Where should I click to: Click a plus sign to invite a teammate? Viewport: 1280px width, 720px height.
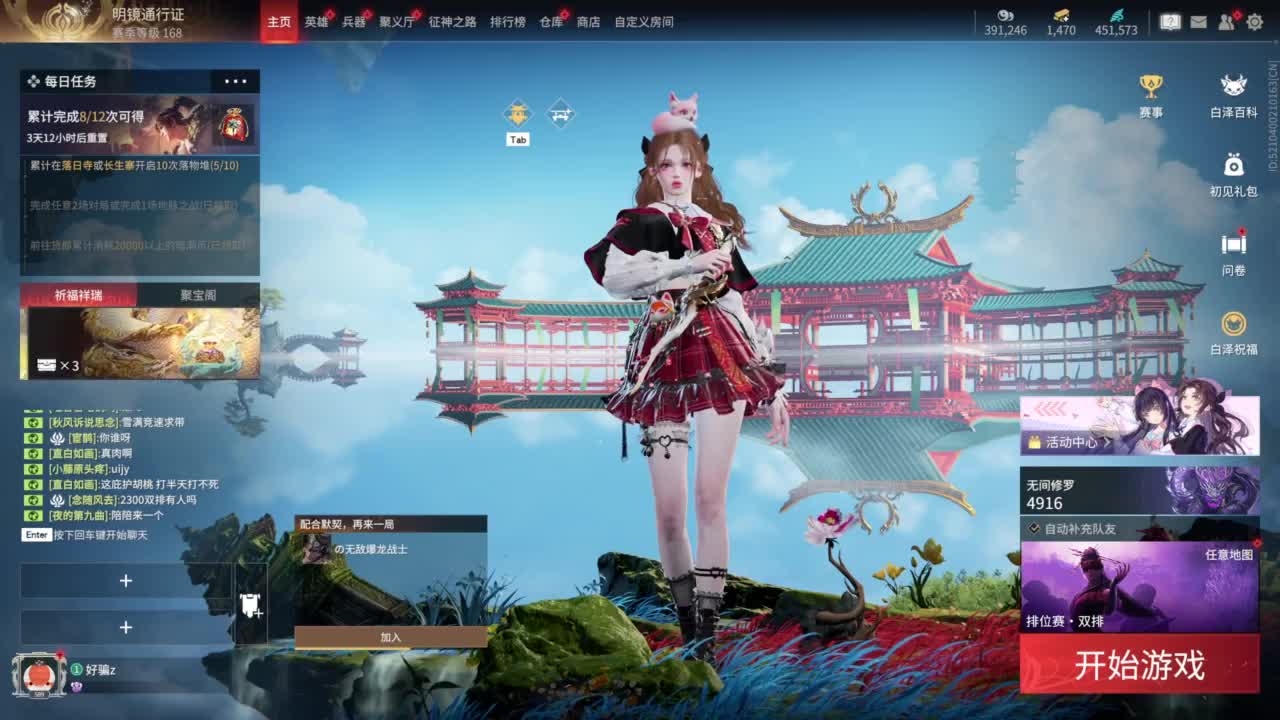pyautogui.click(x=126, y=581)
